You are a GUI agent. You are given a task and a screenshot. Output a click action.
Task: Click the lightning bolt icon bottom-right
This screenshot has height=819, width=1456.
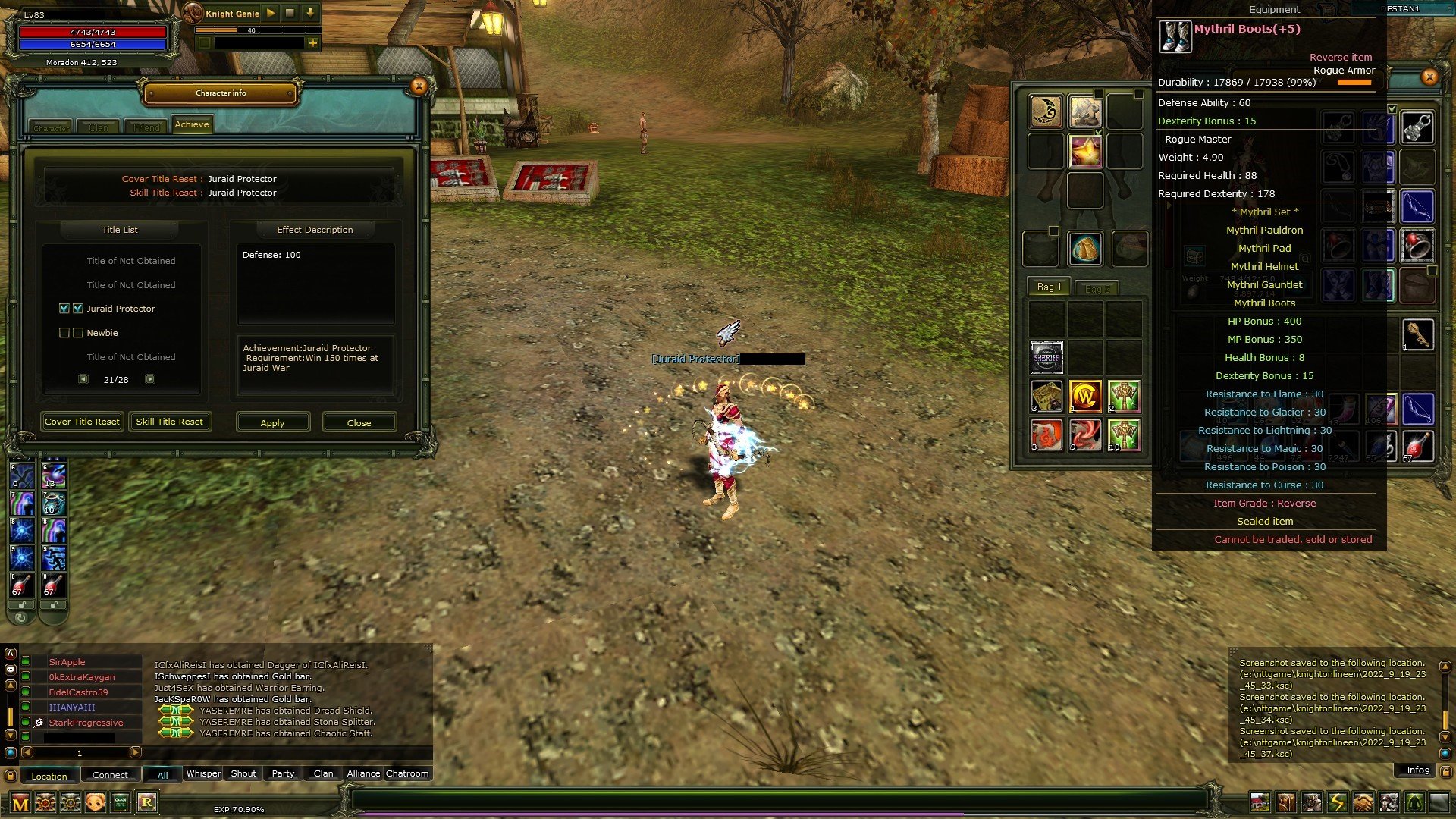(x=1338, y=802)
